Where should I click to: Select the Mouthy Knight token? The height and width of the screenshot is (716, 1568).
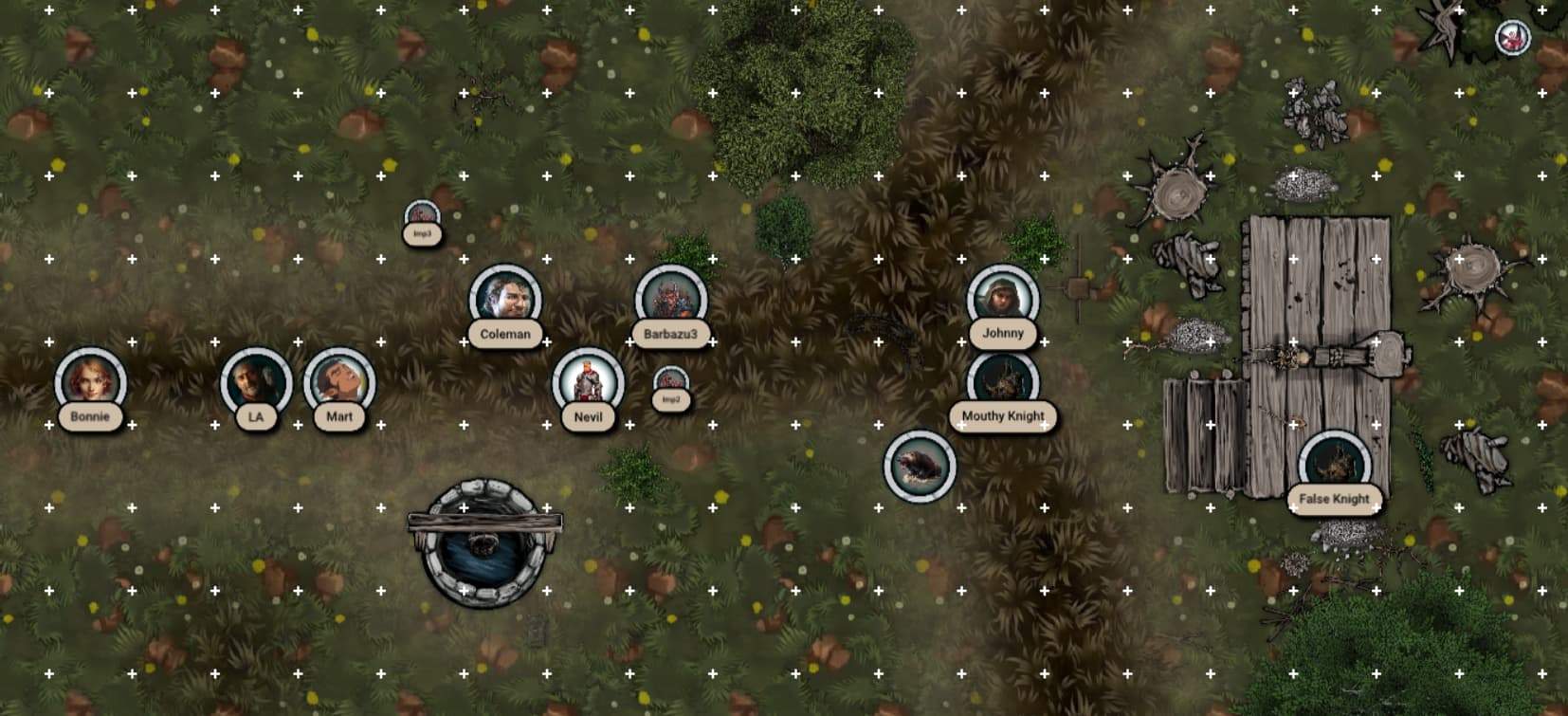(x=1003, y=382)
